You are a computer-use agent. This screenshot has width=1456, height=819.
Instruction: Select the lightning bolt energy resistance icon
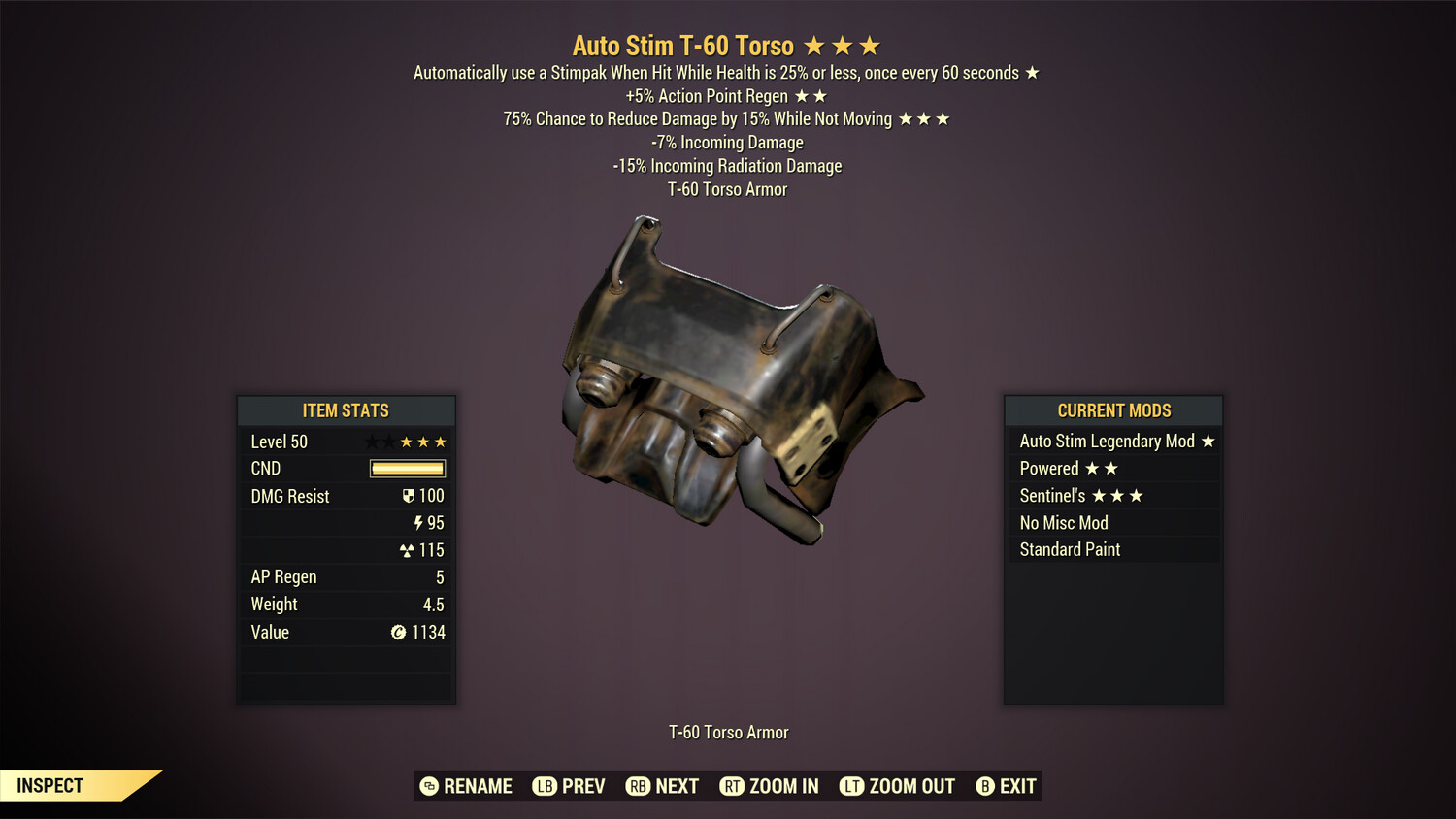click(x=419, y=522)
